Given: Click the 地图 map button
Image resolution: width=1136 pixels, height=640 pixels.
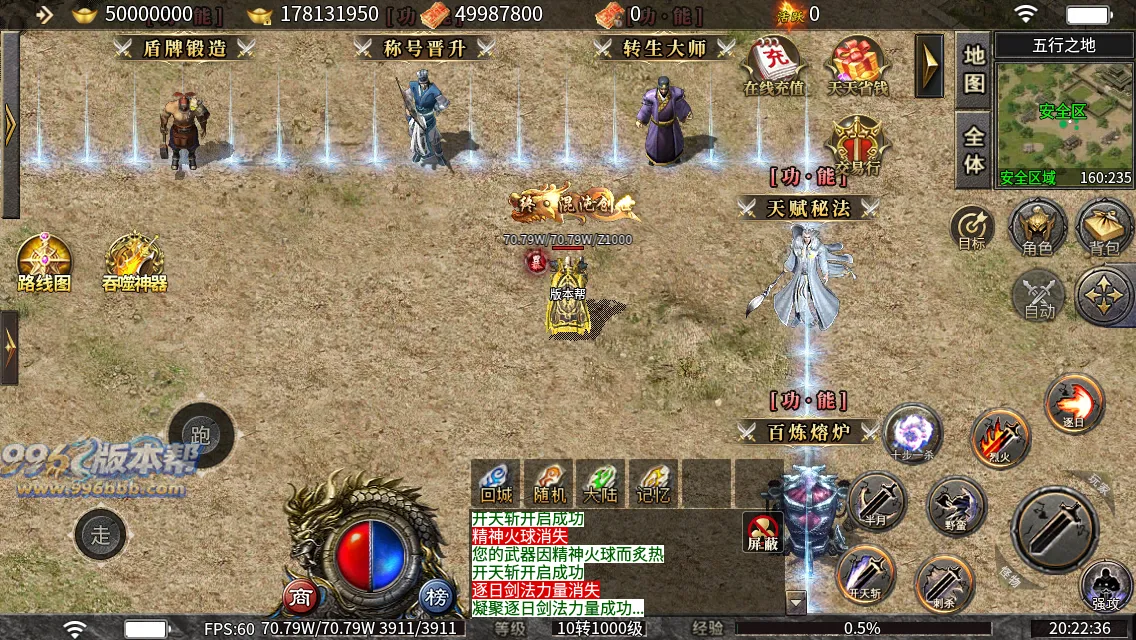Looking at the screenshot, I should point(974,70).
